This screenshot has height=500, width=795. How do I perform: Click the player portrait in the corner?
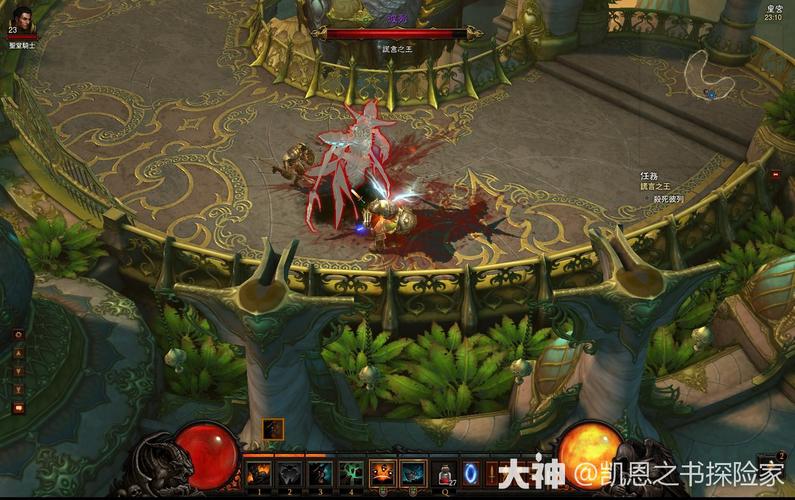coord(22,19)
